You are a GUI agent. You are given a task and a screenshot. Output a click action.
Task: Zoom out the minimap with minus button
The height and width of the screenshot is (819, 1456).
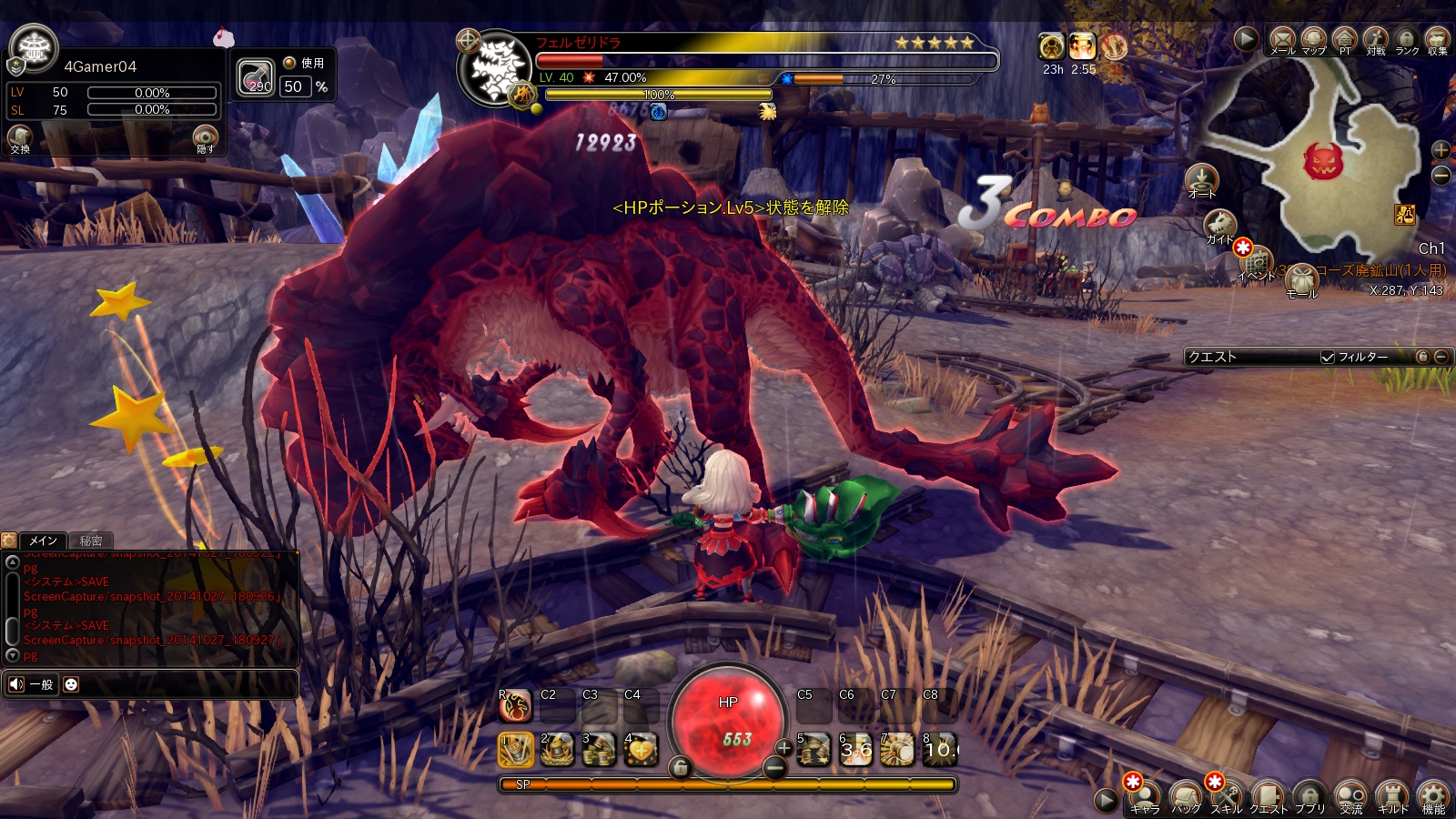click(1441, 176)
